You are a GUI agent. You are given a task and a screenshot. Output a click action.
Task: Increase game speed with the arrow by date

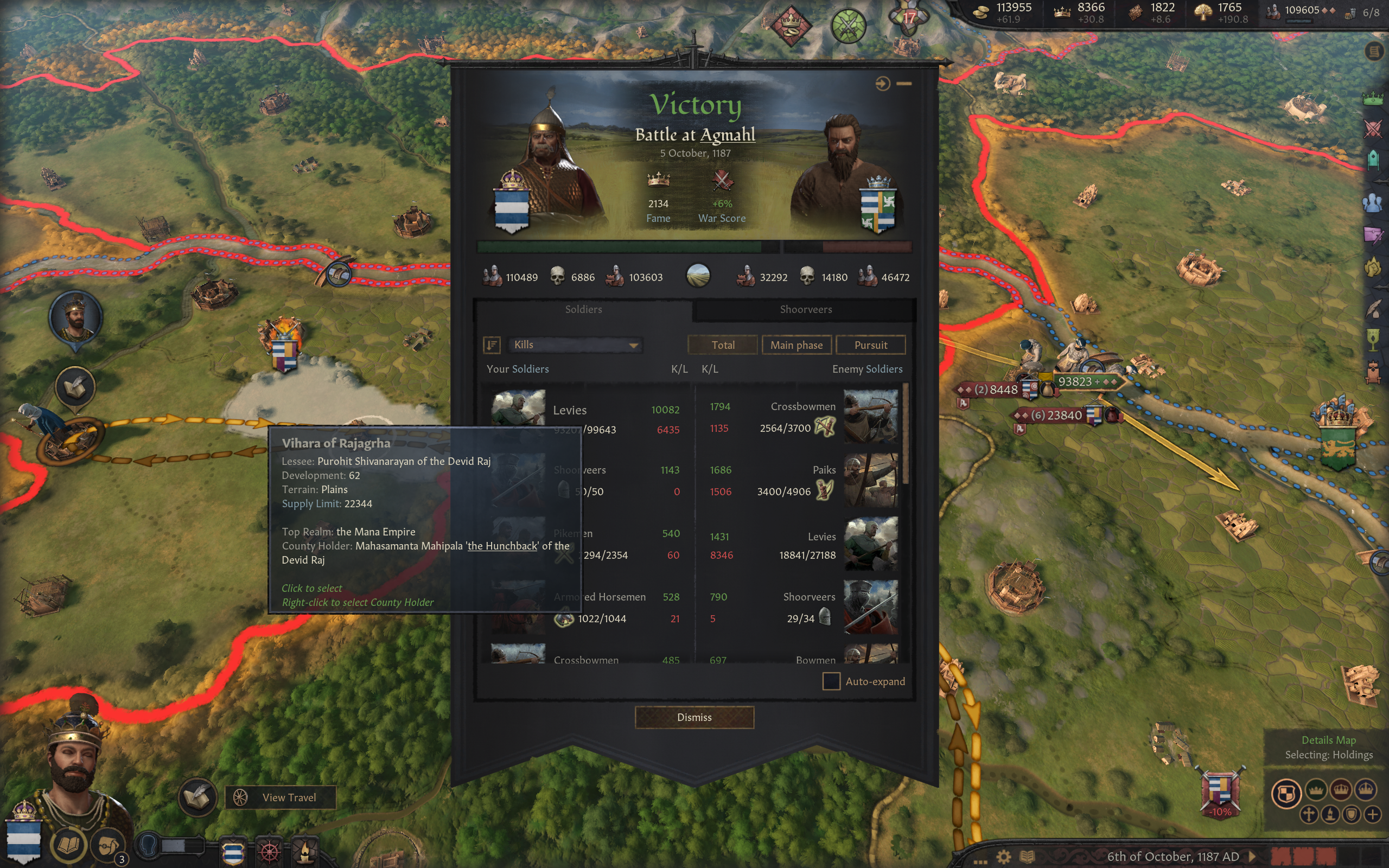pyautogui.click(x=1252, y=857)
